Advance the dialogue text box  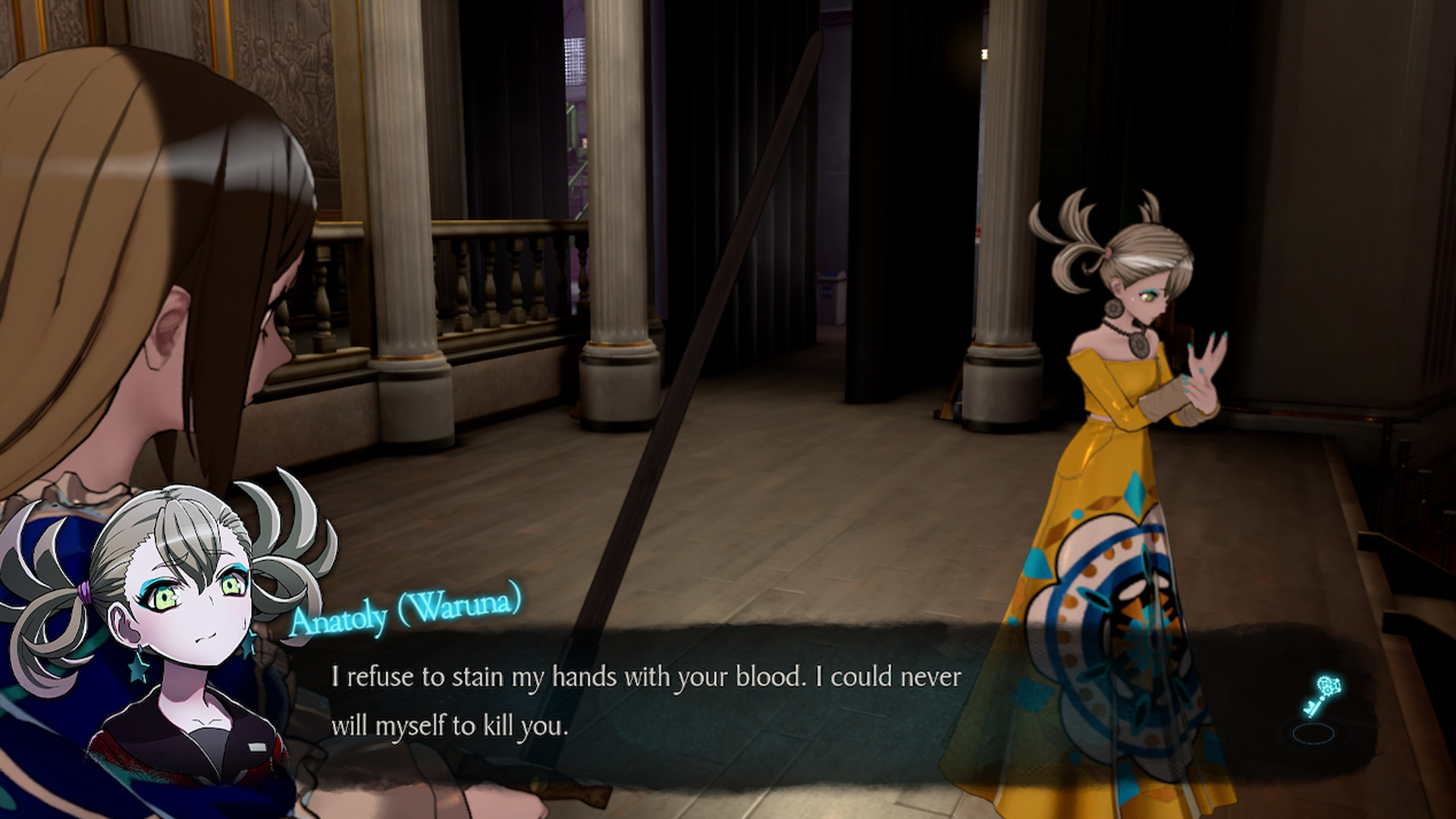(x=645, y=701)
